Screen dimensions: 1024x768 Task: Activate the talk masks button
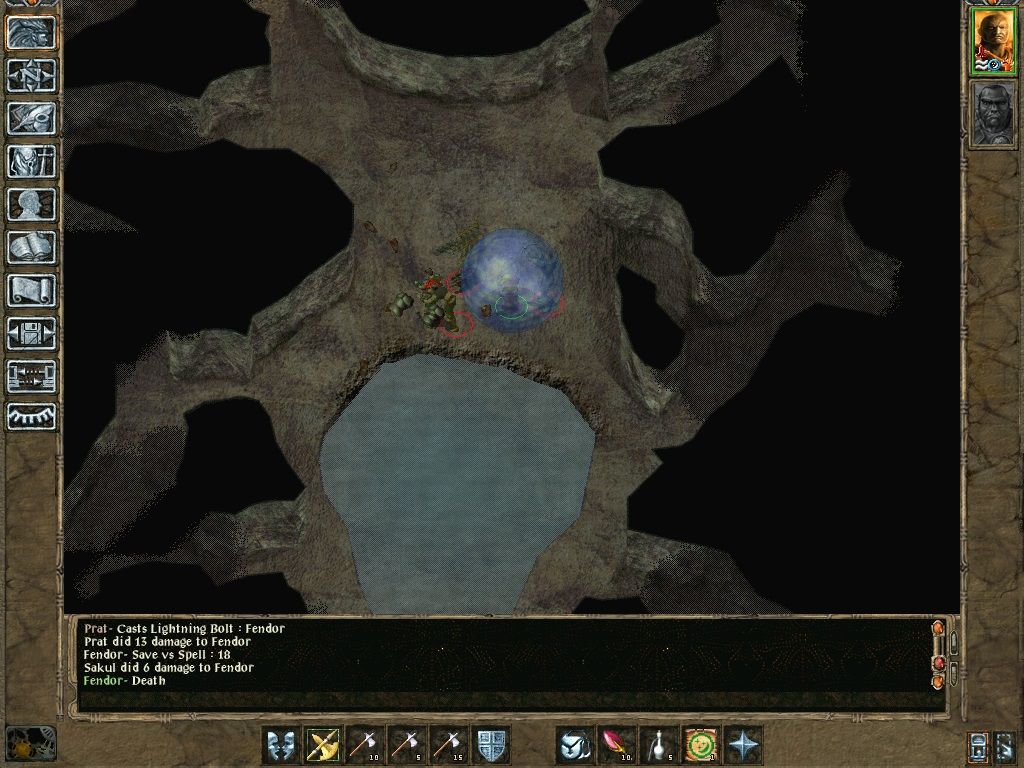(280, 745)
